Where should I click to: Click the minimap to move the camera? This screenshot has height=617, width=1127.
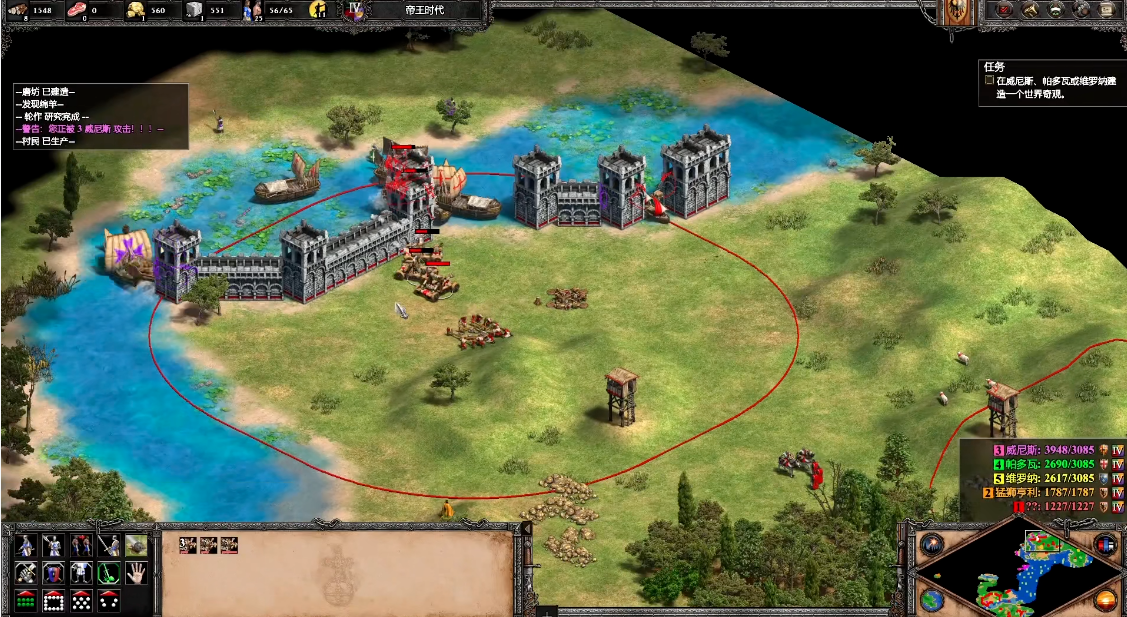pyautogui.click(x=1018, y=568)
